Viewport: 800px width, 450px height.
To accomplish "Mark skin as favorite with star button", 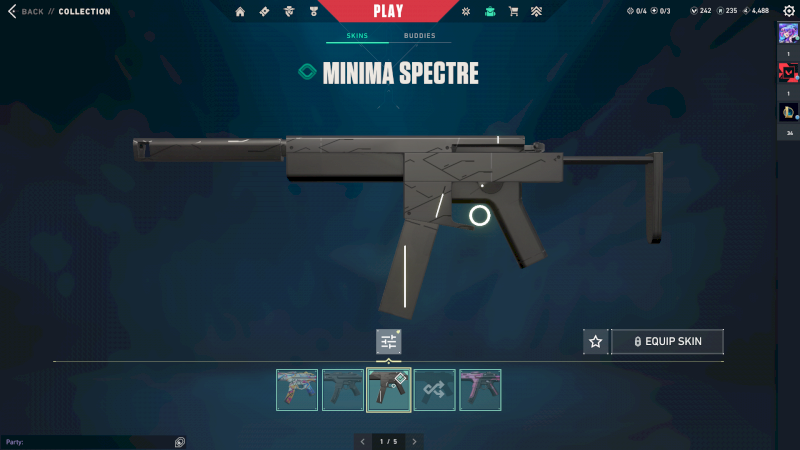I will 596,342.
